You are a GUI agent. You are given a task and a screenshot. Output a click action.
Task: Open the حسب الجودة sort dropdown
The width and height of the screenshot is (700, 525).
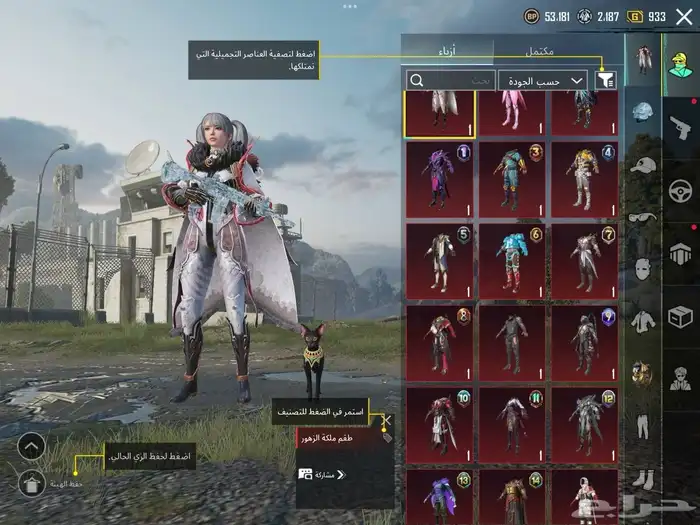coord(543,80)
